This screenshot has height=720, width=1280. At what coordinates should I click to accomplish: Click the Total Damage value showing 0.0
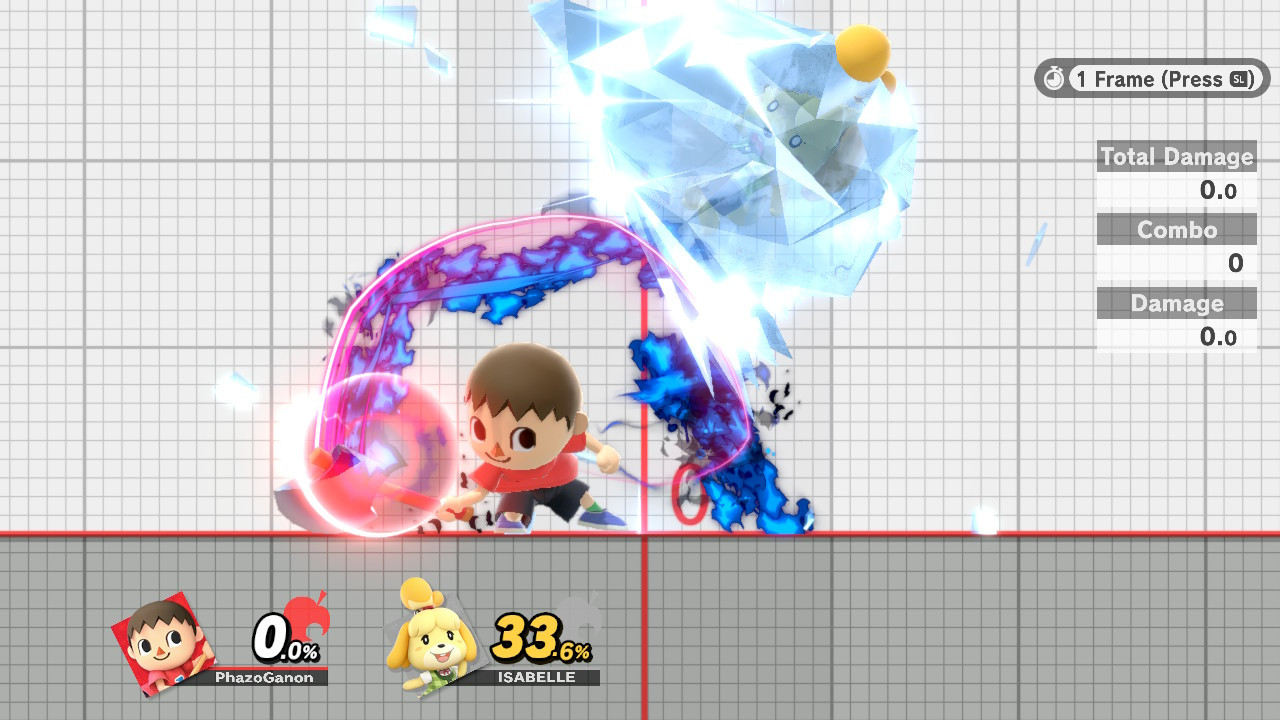click(x=1221, y=190)
